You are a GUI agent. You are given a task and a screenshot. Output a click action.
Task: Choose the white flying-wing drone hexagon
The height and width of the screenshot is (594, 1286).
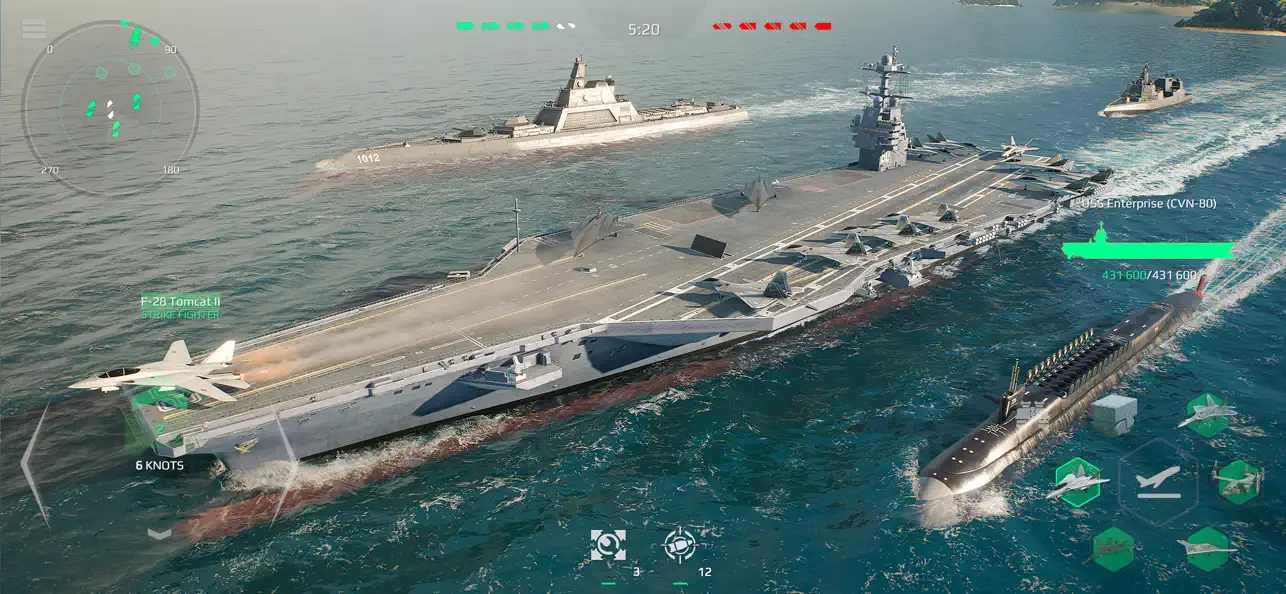pos(1206,548)
